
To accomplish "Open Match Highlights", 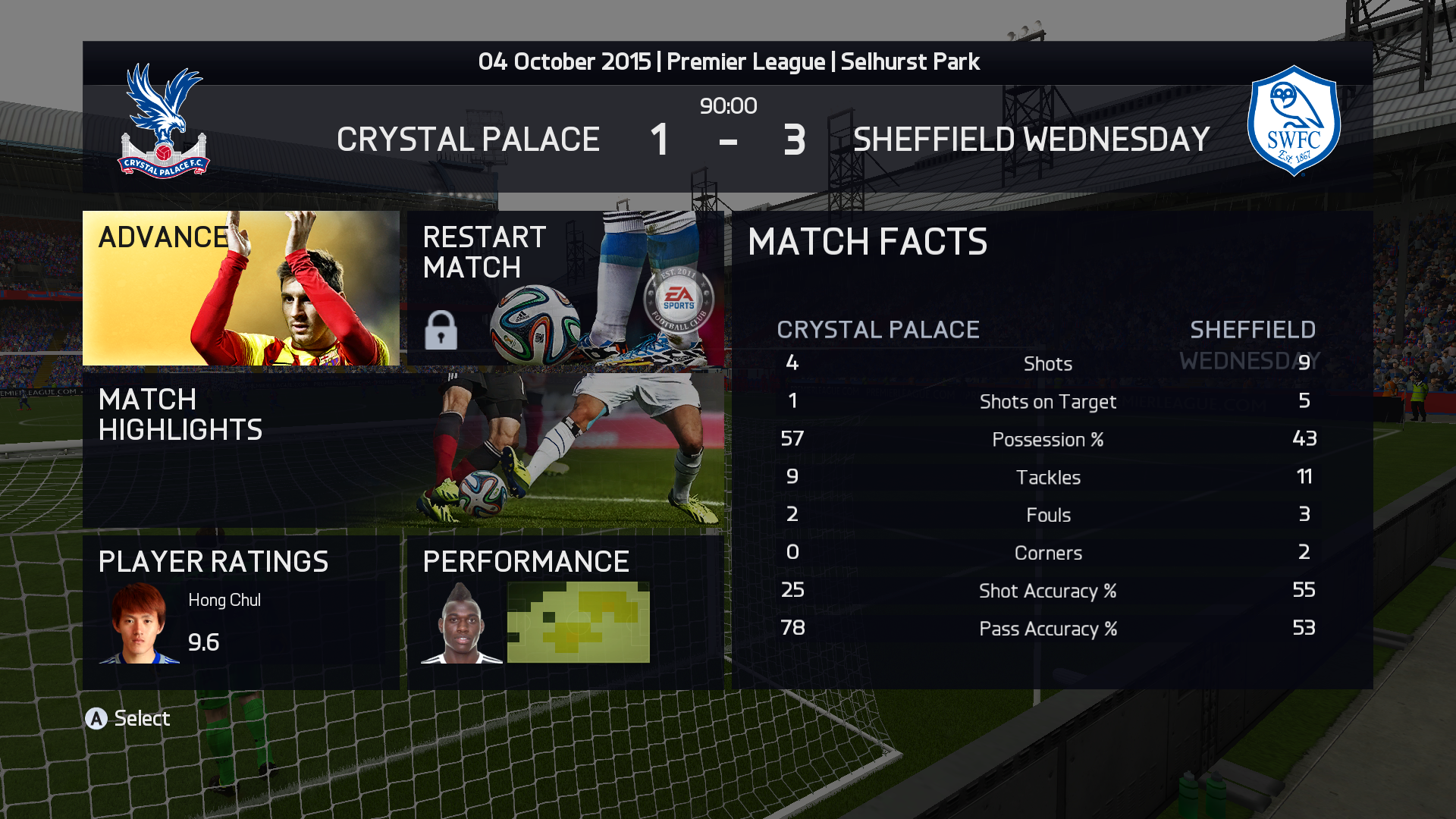I will tap(403, 450).
